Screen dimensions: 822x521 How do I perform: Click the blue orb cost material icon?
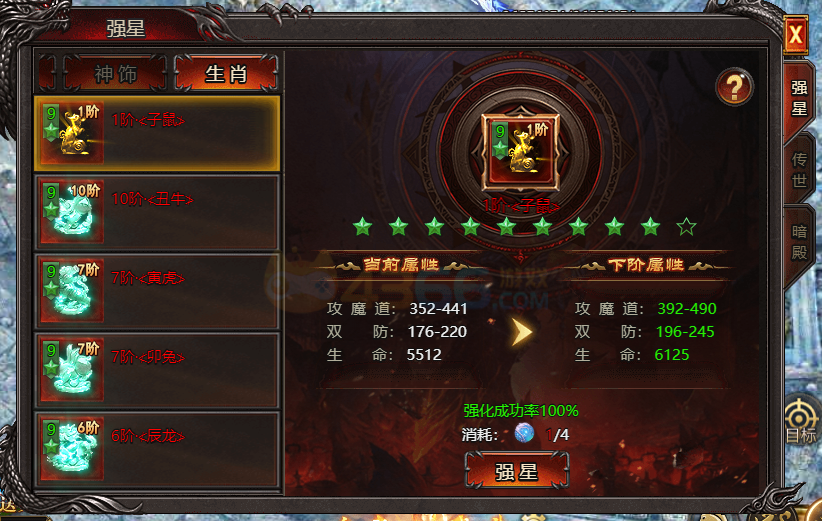tap(525, 434)
